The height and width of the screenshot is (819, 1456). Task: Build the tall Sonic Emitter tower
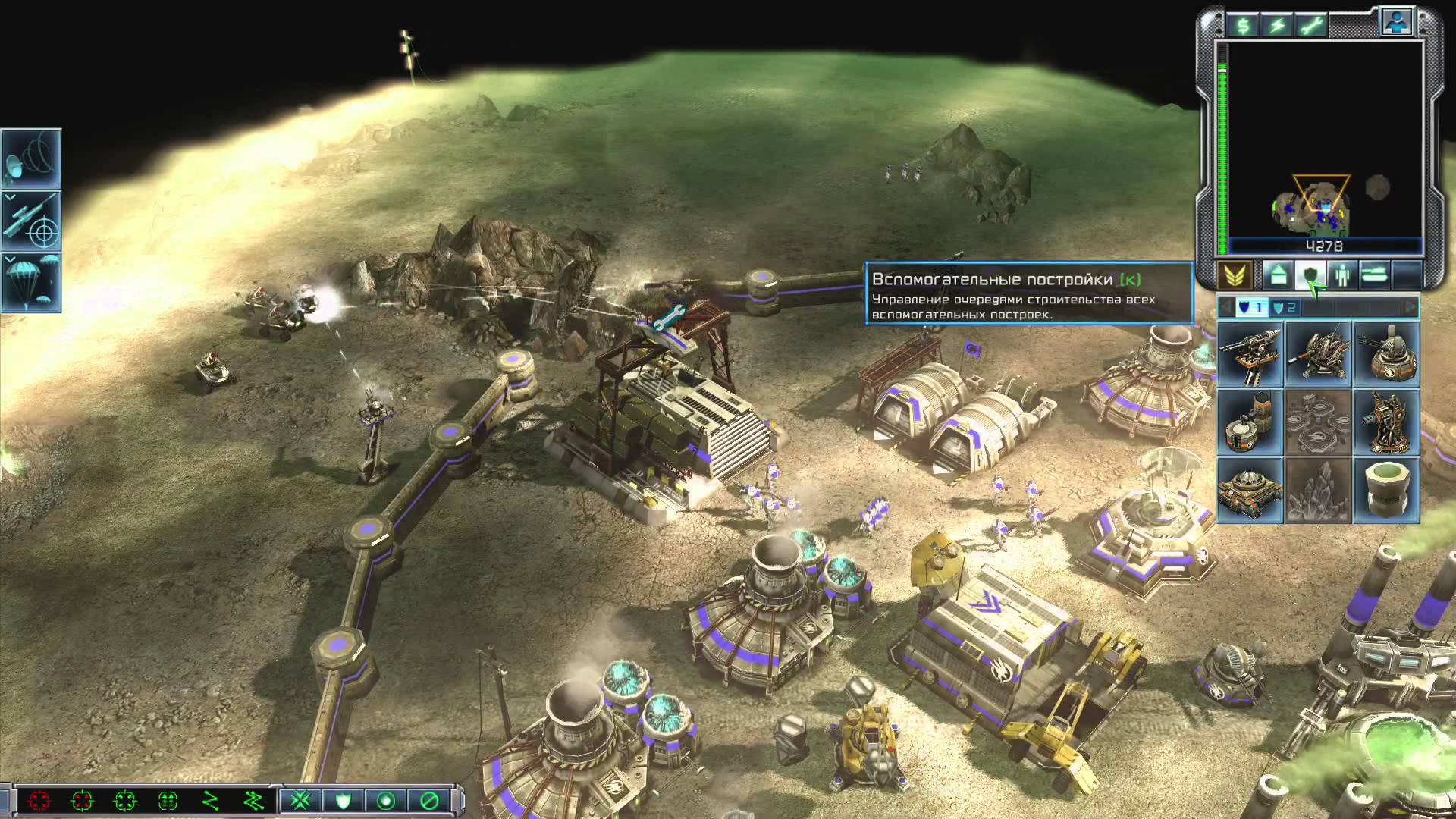tap(1386, 422)
